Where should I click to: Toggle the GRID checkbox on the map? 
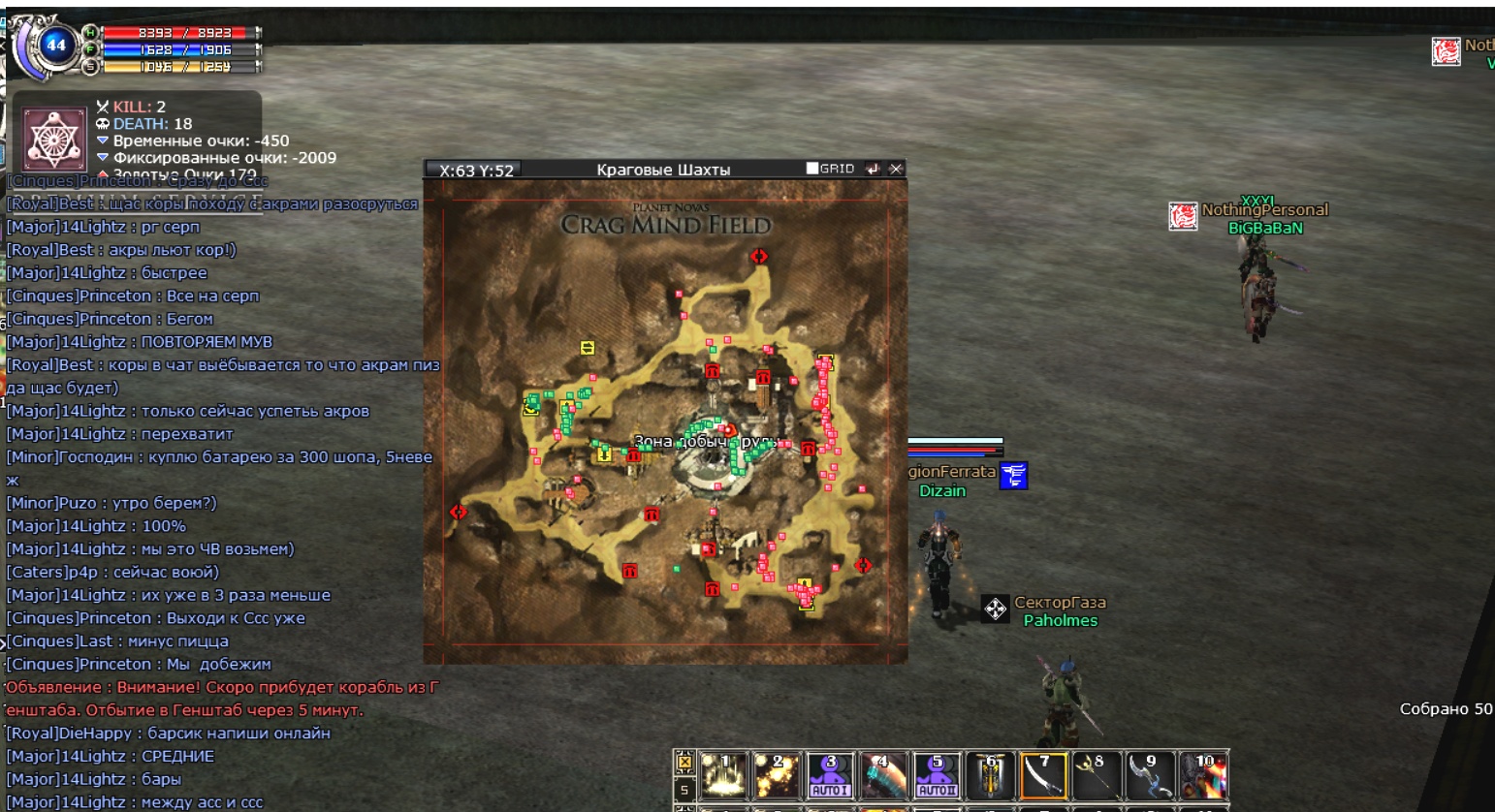[812, 169]
